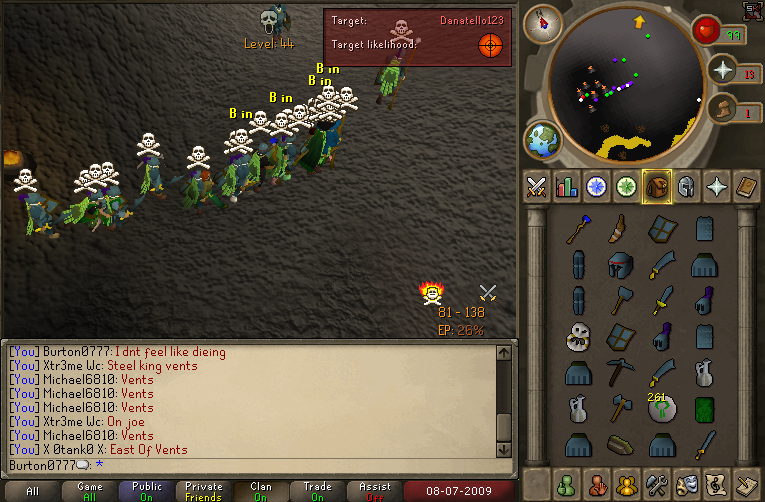
Task: Click the compass to face north
Action: 542,23
